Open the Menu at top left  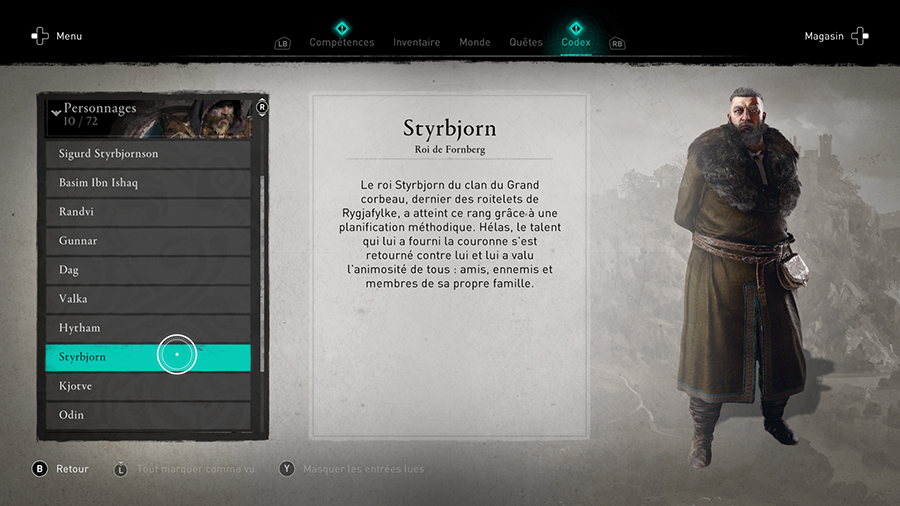coord(57,36)
